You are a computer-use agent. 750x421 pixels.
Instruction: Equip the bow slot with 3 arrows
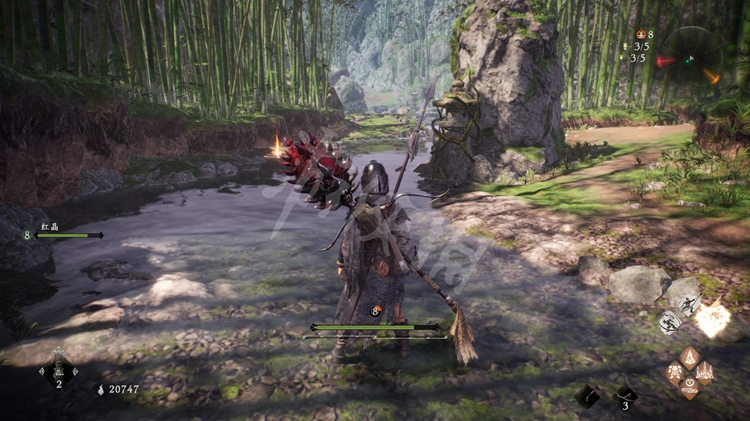tap(625, 395)
